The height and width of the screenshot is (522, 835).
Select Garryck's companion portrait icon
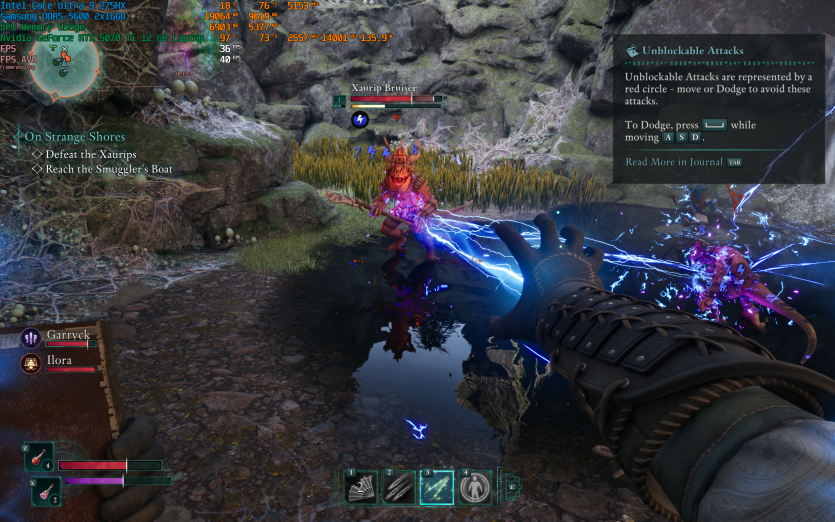click(x=30, y=338)
